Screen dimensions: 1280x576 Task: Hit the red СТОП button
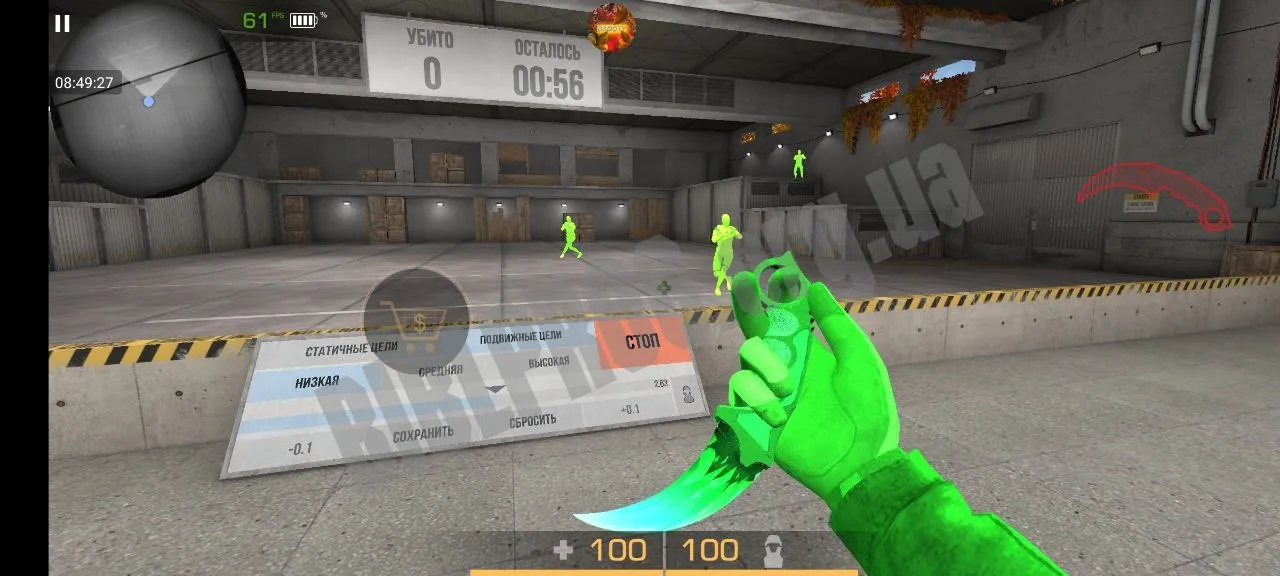642,342
